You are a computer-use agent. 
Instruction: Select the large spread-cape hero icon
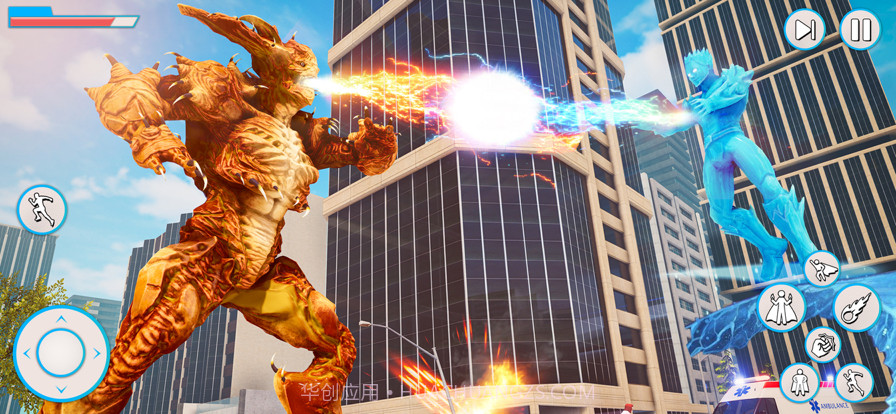pos(781,308)
